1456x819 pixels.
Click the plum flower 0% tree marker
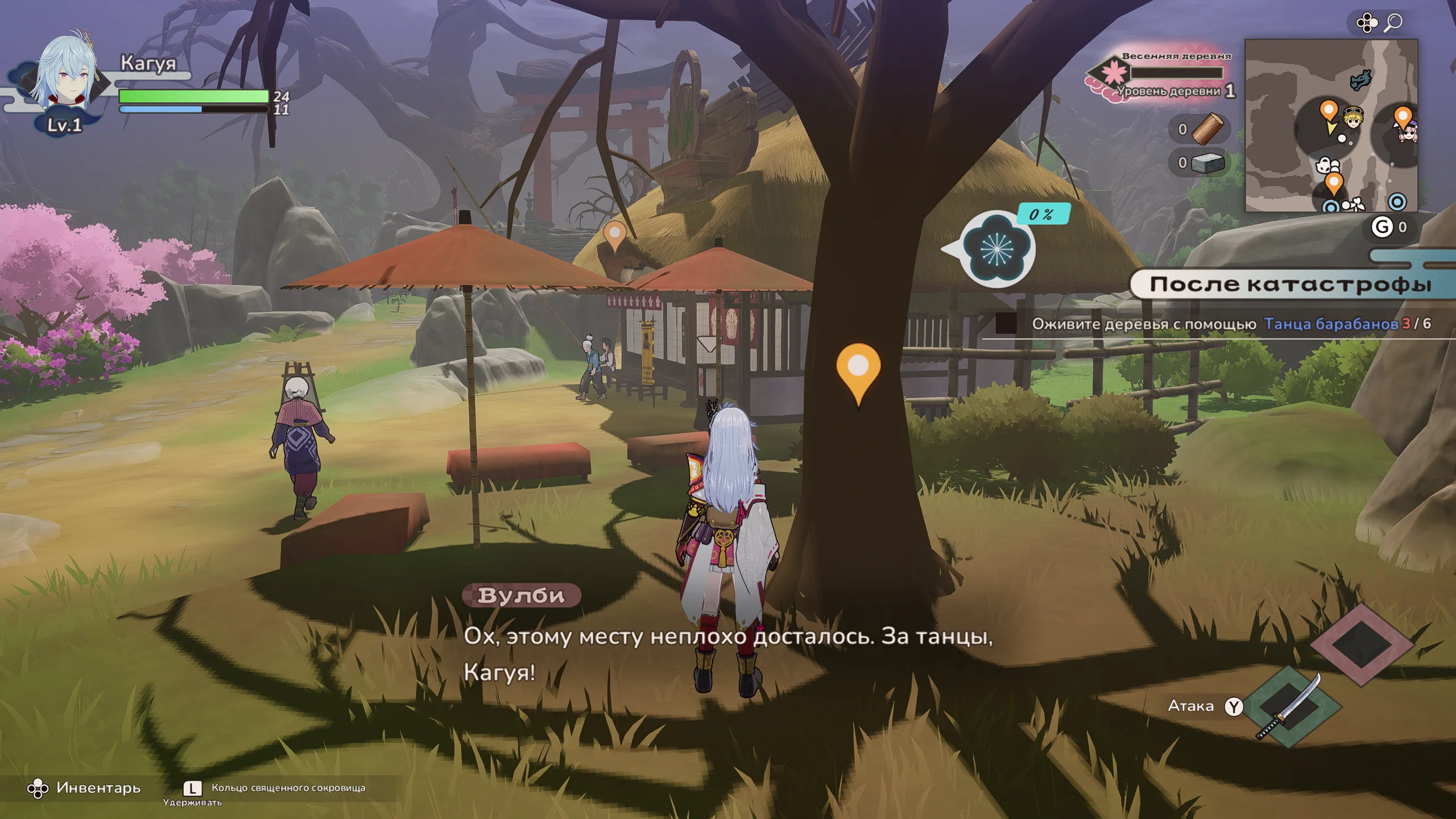point(996,249)
